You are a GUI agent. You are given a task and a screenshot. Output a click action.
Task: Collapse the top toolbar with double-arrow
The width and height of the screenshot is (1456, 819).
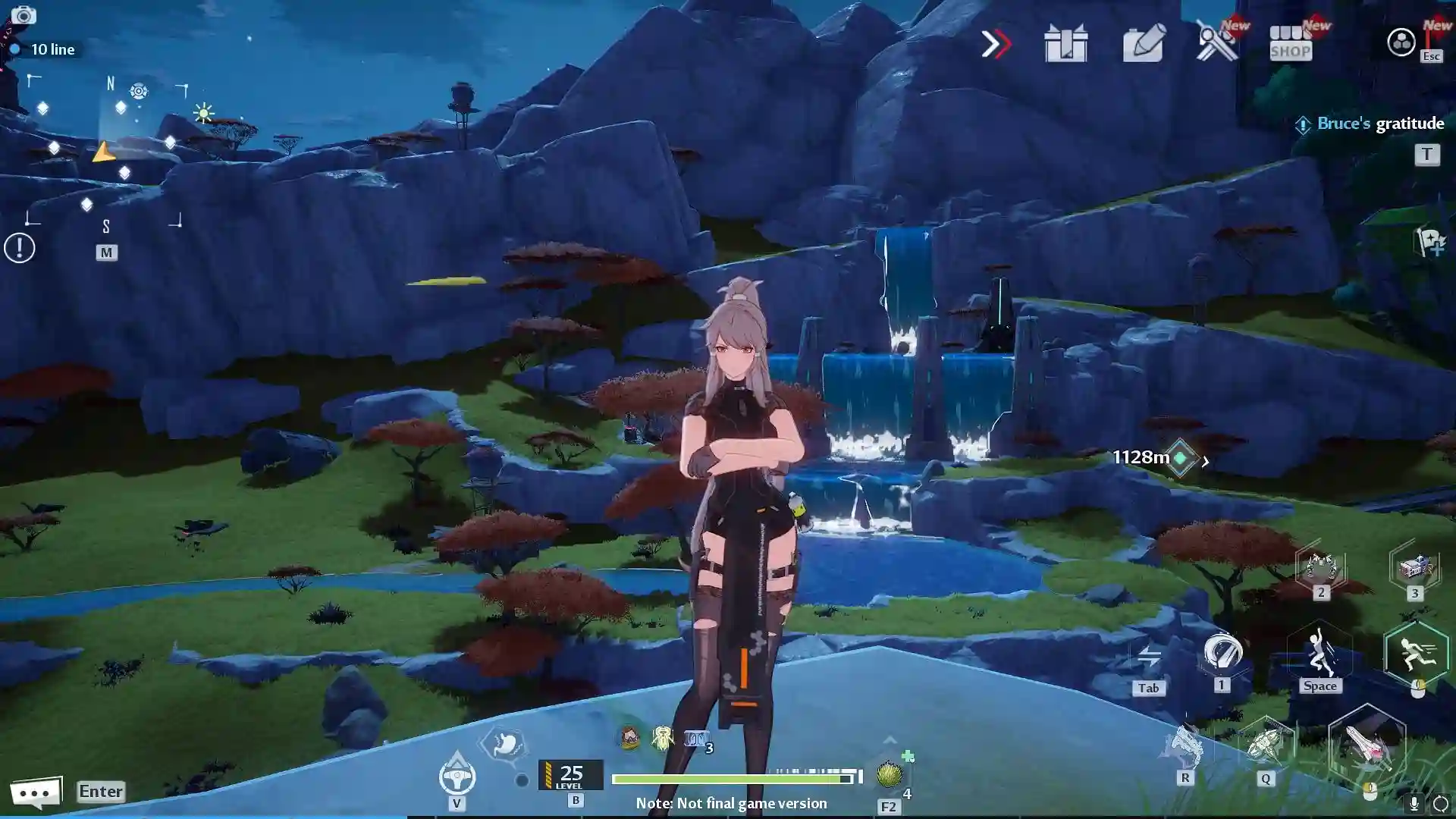[x=996, y=45]
